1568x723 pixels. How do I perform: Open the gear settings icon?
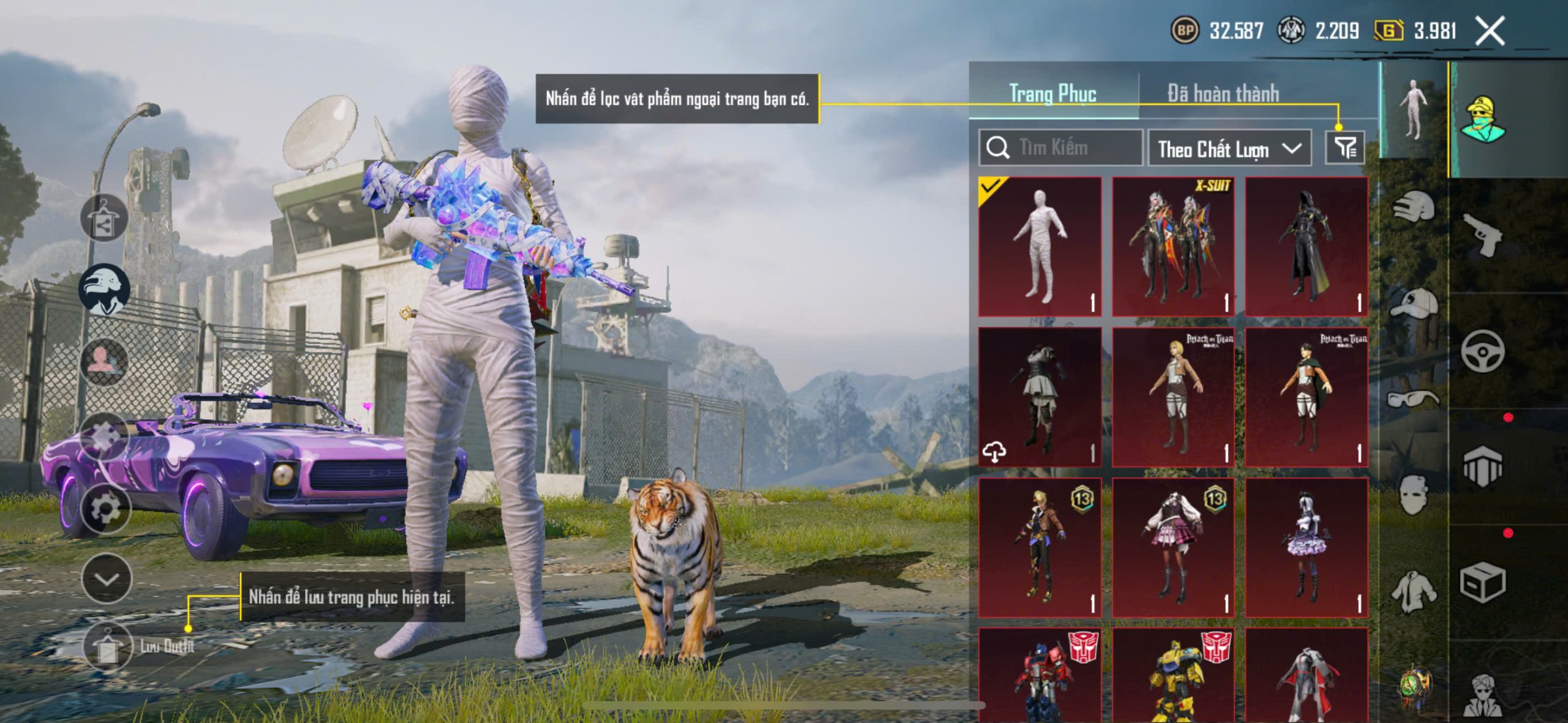[105, 509]
